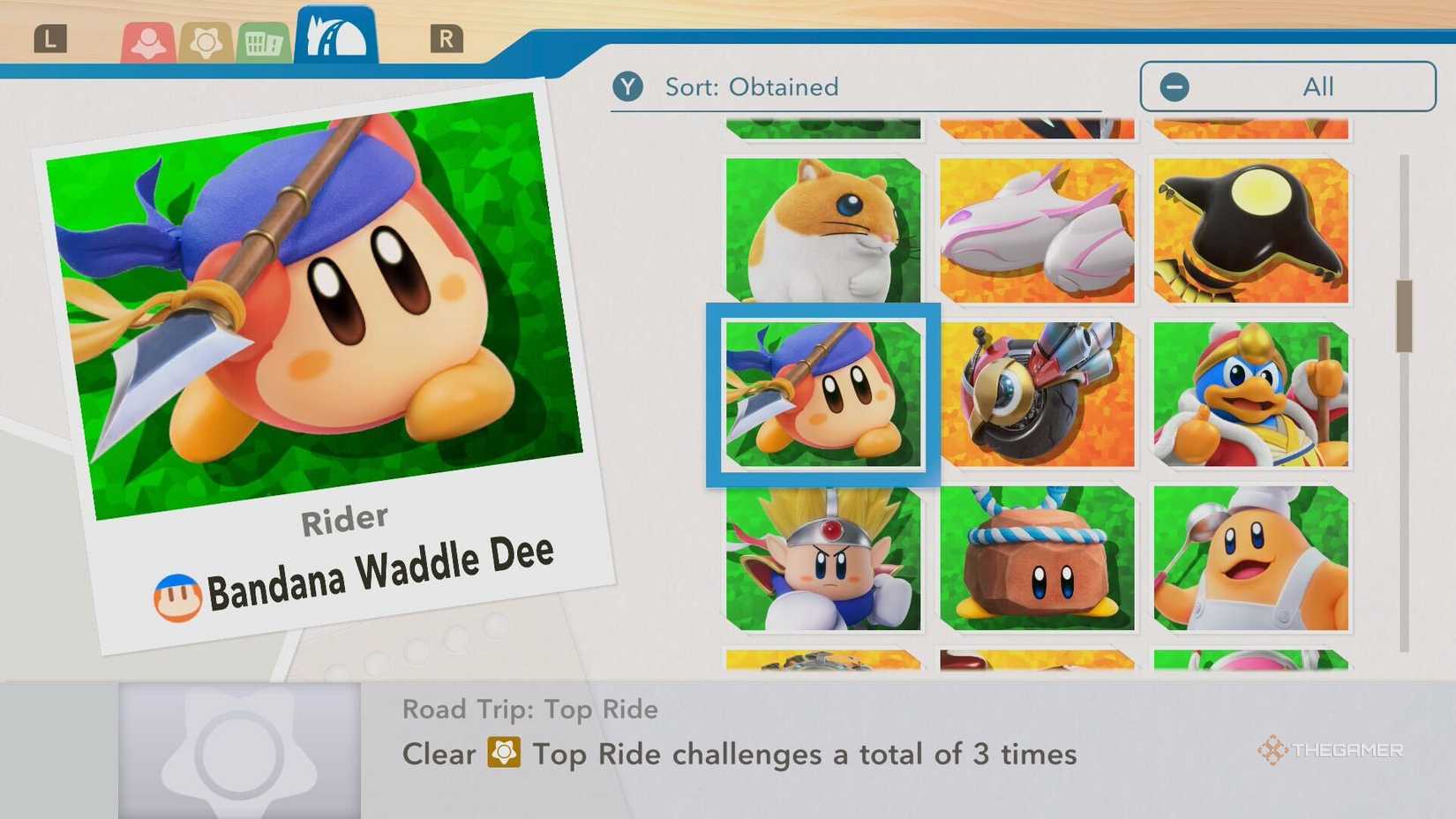This screenshot has width=1456, height=819.
Task: Click the minus icon in the All filter
Action: click(1174, 86)
